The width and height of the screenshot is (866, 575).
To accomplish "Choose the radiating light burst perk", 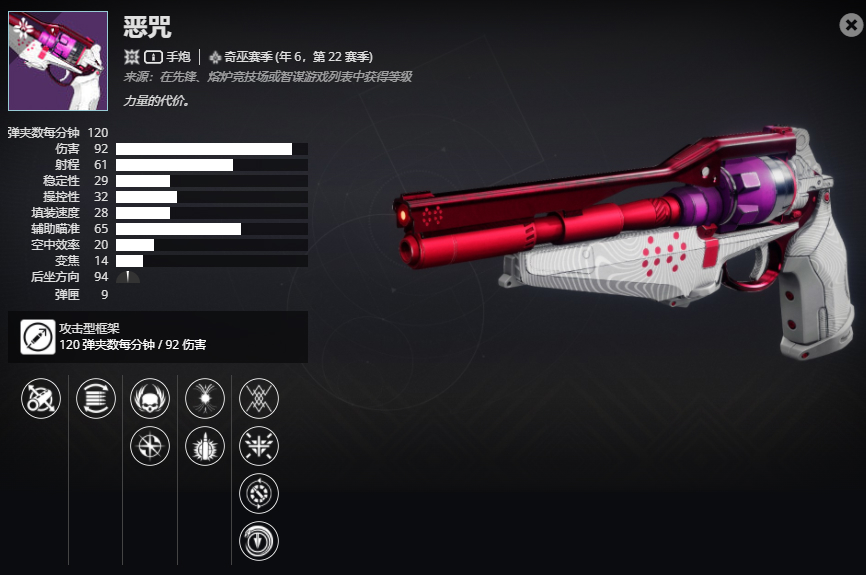I will 205,399.
